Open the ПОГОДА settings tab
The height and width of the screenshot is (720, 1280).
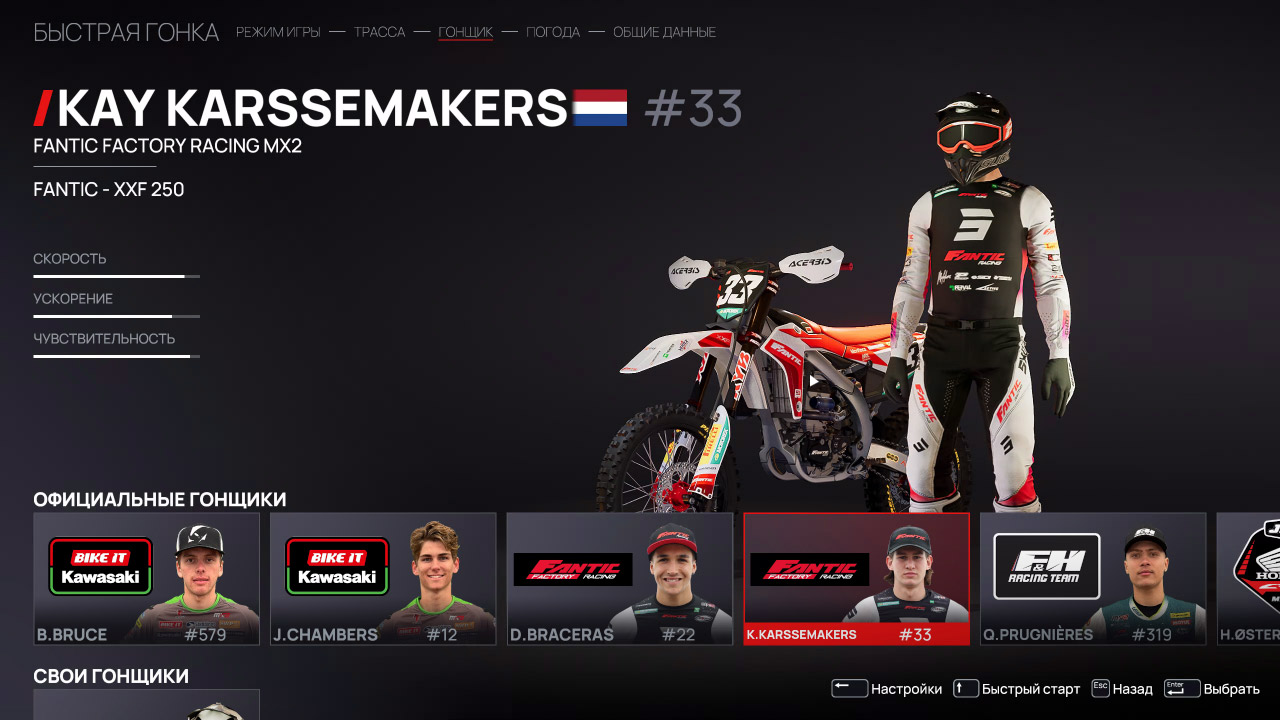(553, 32)
